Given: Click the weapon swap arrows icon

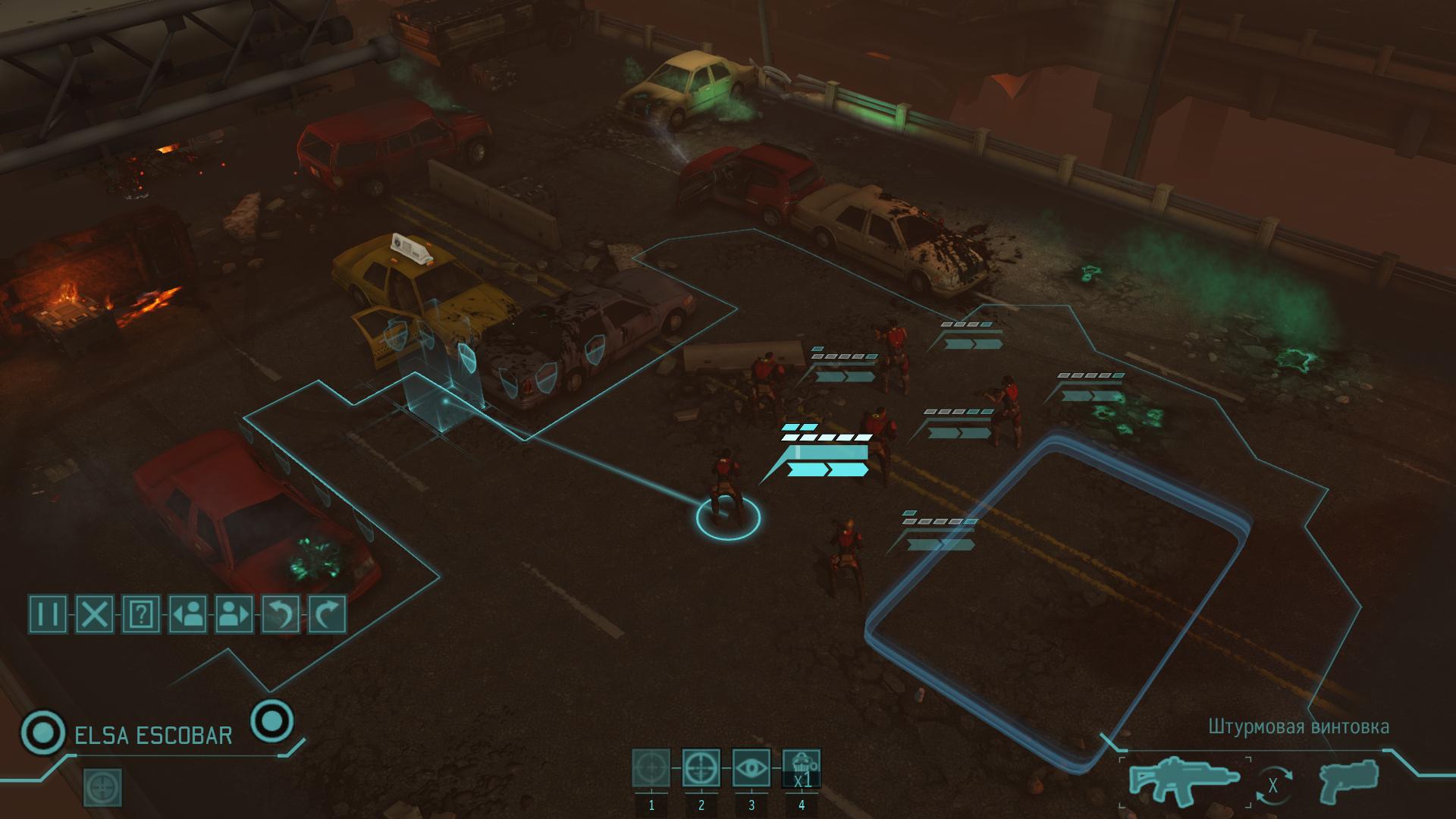Looking at the screenshot, I should click(1272, 786).
